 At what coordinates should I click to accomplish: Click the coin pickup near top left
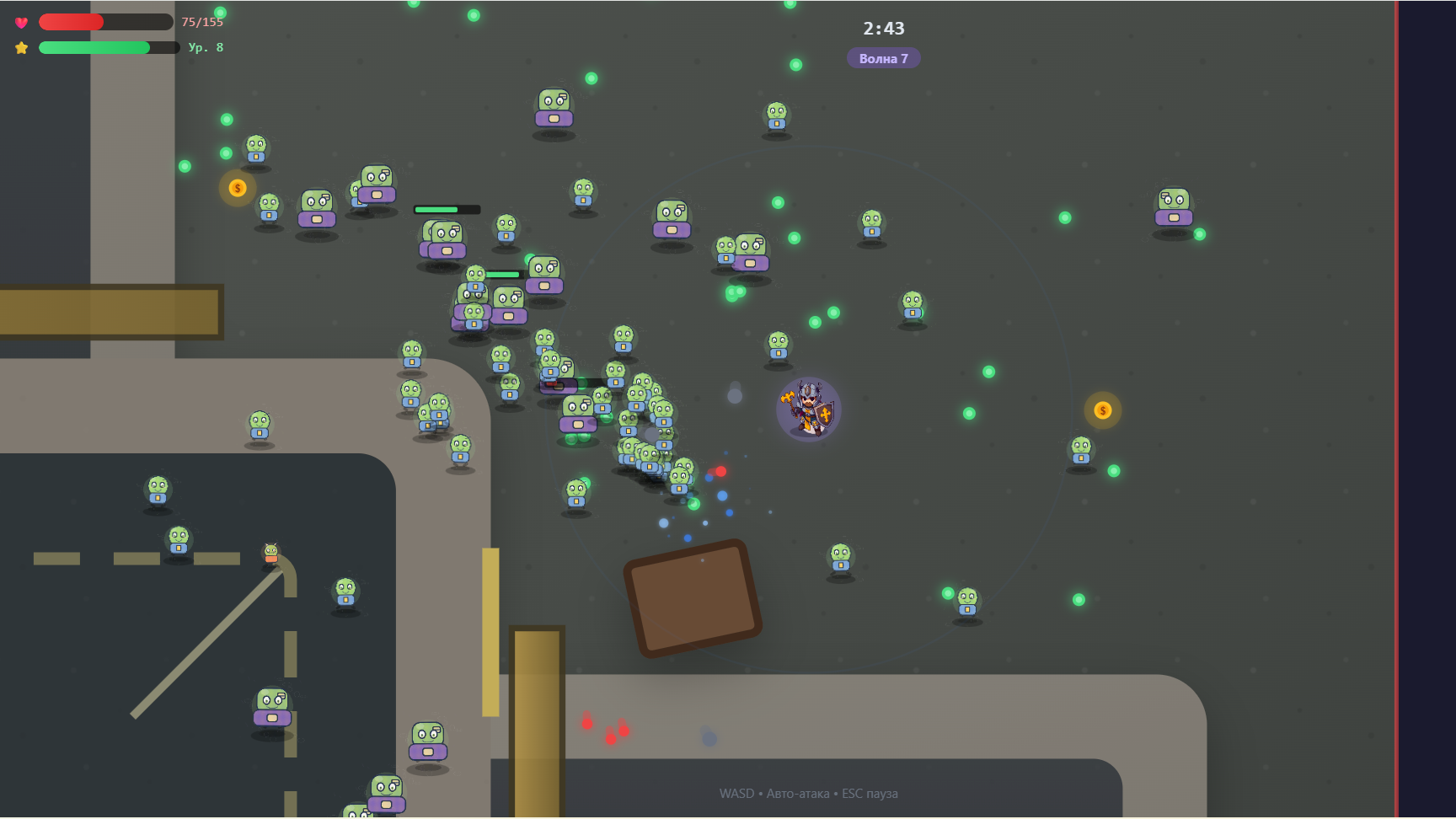237,189
